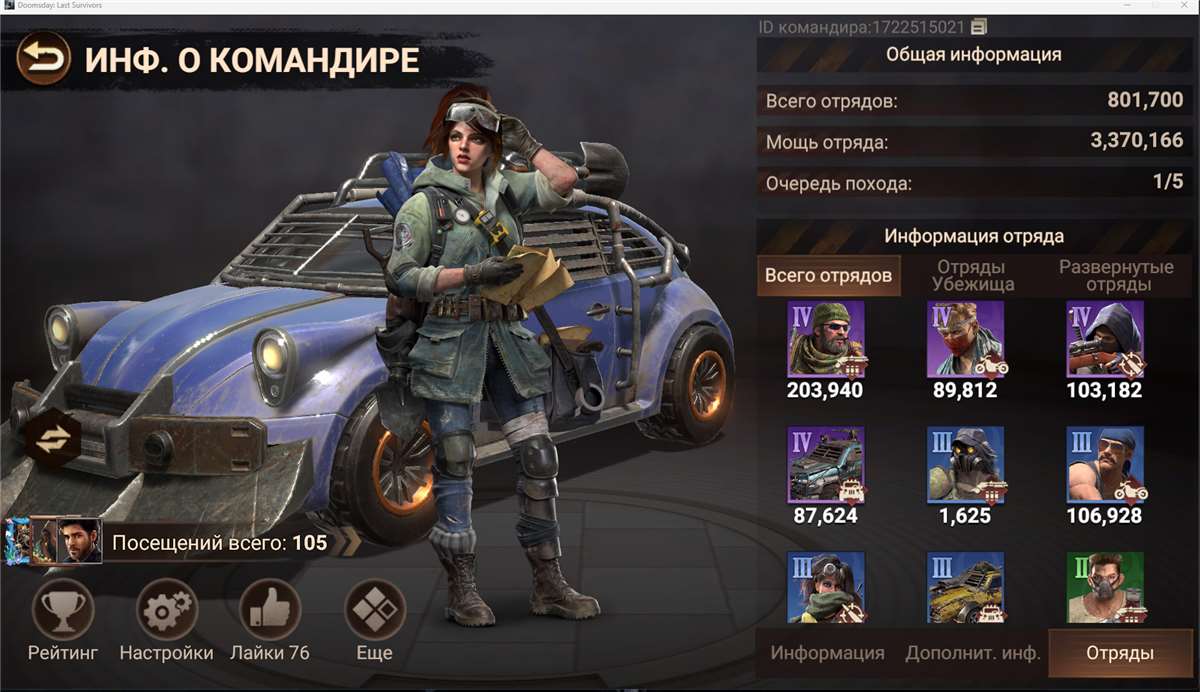
Task: Select the 89,812 masked biker unit
Action: (966, 339)
